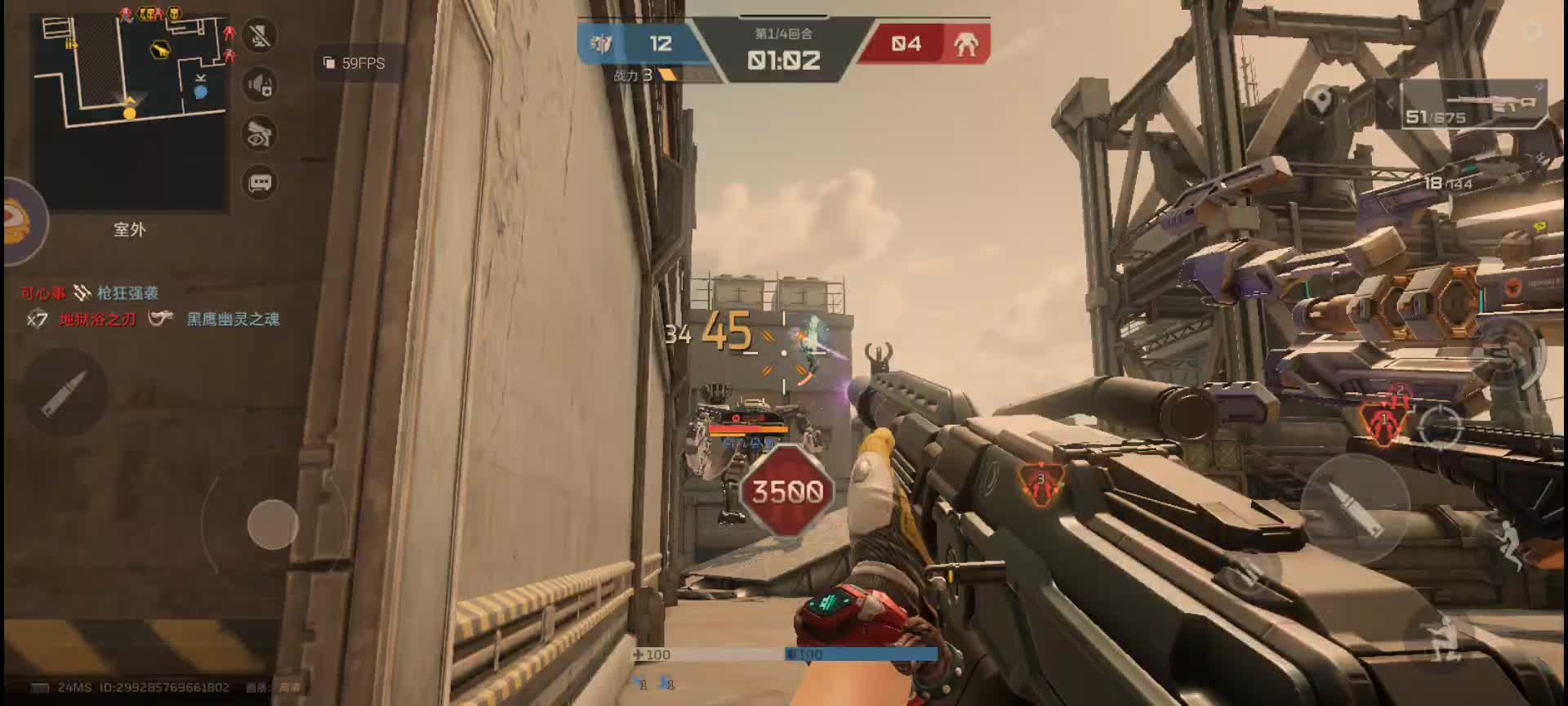Image resolution: width=1568 pixels, height=706 pixels.
Task: Tap the right-side bullet fire button
Action: click(1354, 506)
